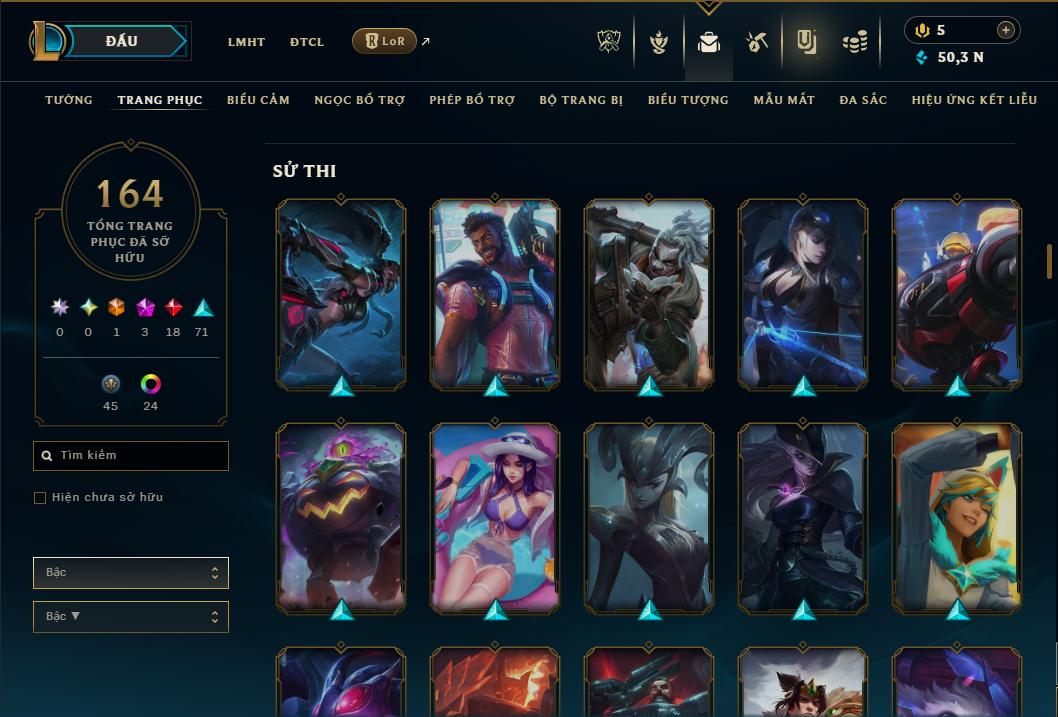
Task: Select the pumpkin monster skin card
Action: [341, 518]
